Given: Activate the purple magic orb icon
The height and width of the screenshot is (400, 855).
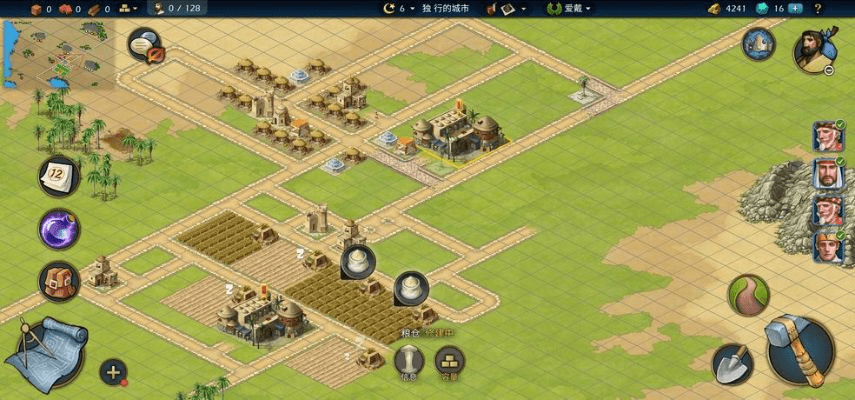Looking at the screenshot, I should click(59, 230).
